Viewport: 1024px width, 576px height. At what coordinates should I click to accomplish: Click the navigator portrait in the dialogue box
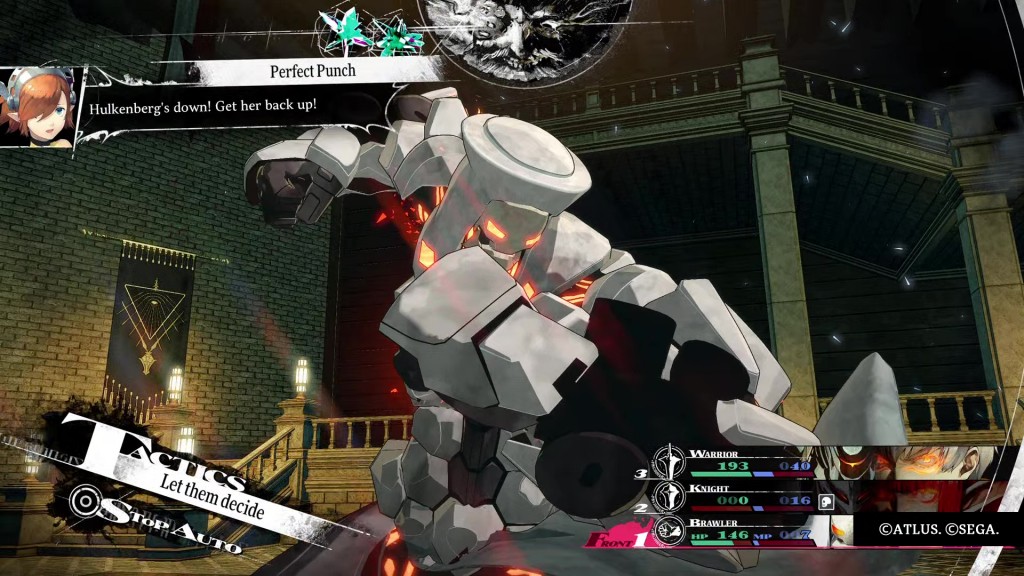click(40, 107)
